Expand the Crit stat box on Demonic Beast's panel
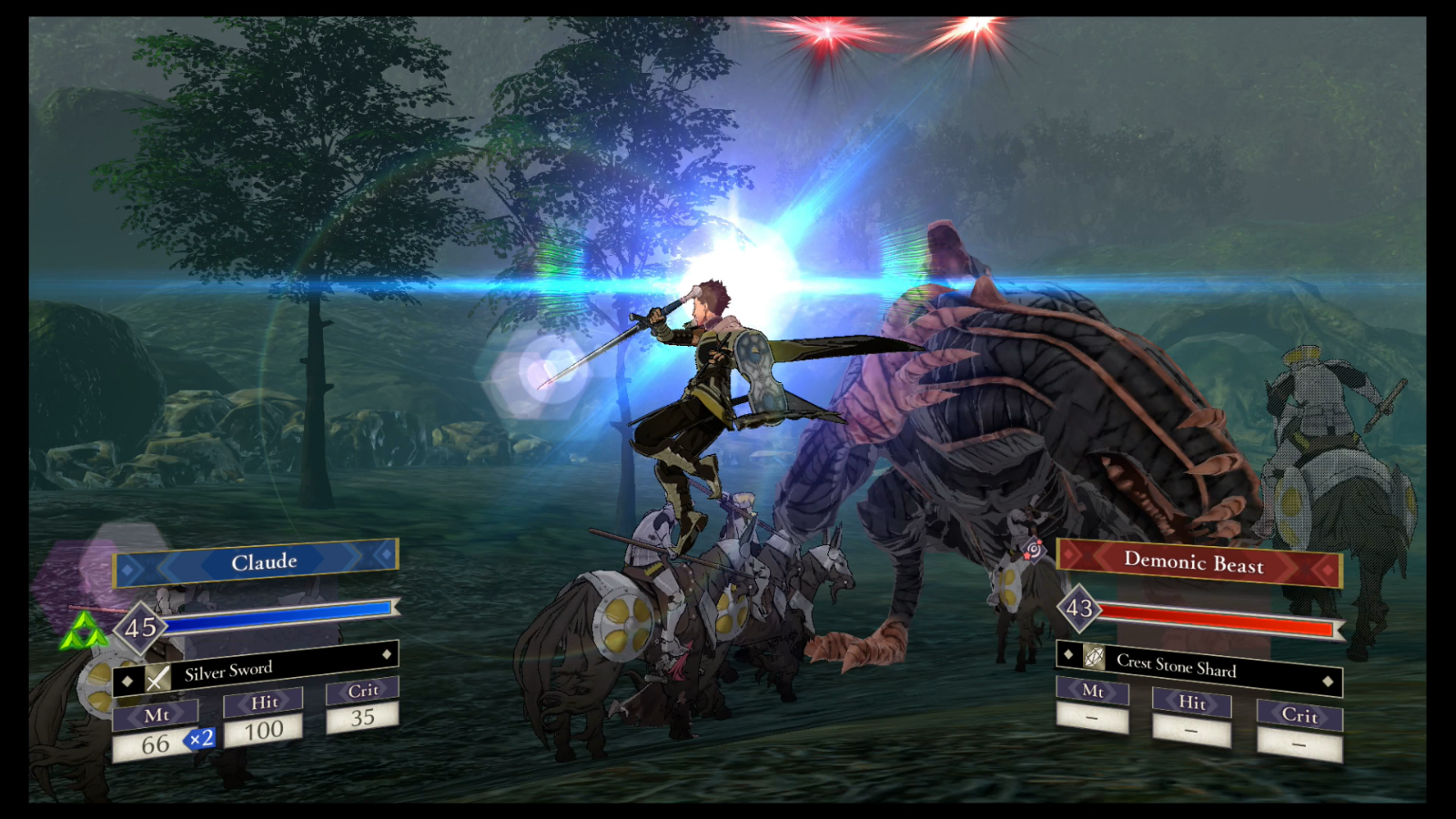Viewport: 1456px width, 819px height. click(1299, 718)
